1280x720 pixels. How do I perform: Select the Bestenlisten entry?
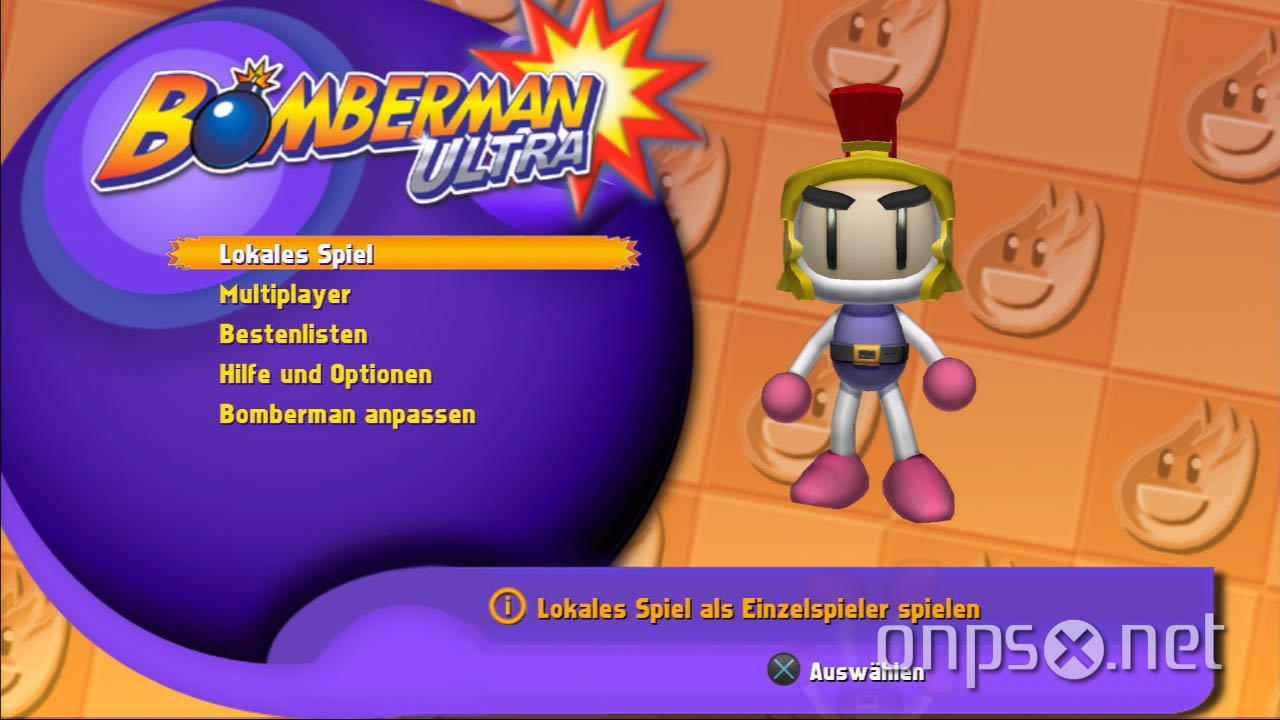click(x=293, y=334)
